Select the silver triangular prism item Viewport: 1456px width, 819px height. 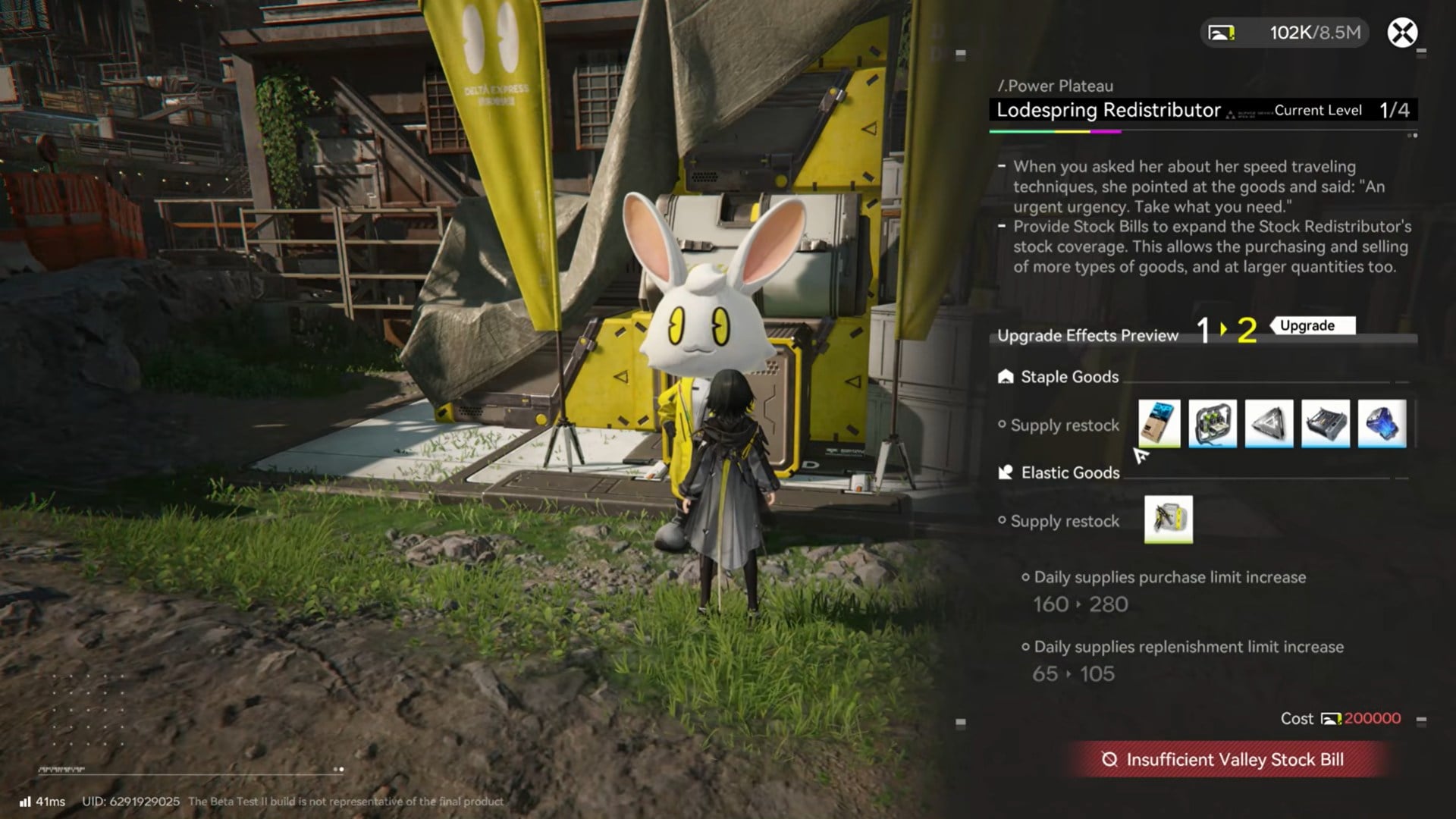[1269, 423]
